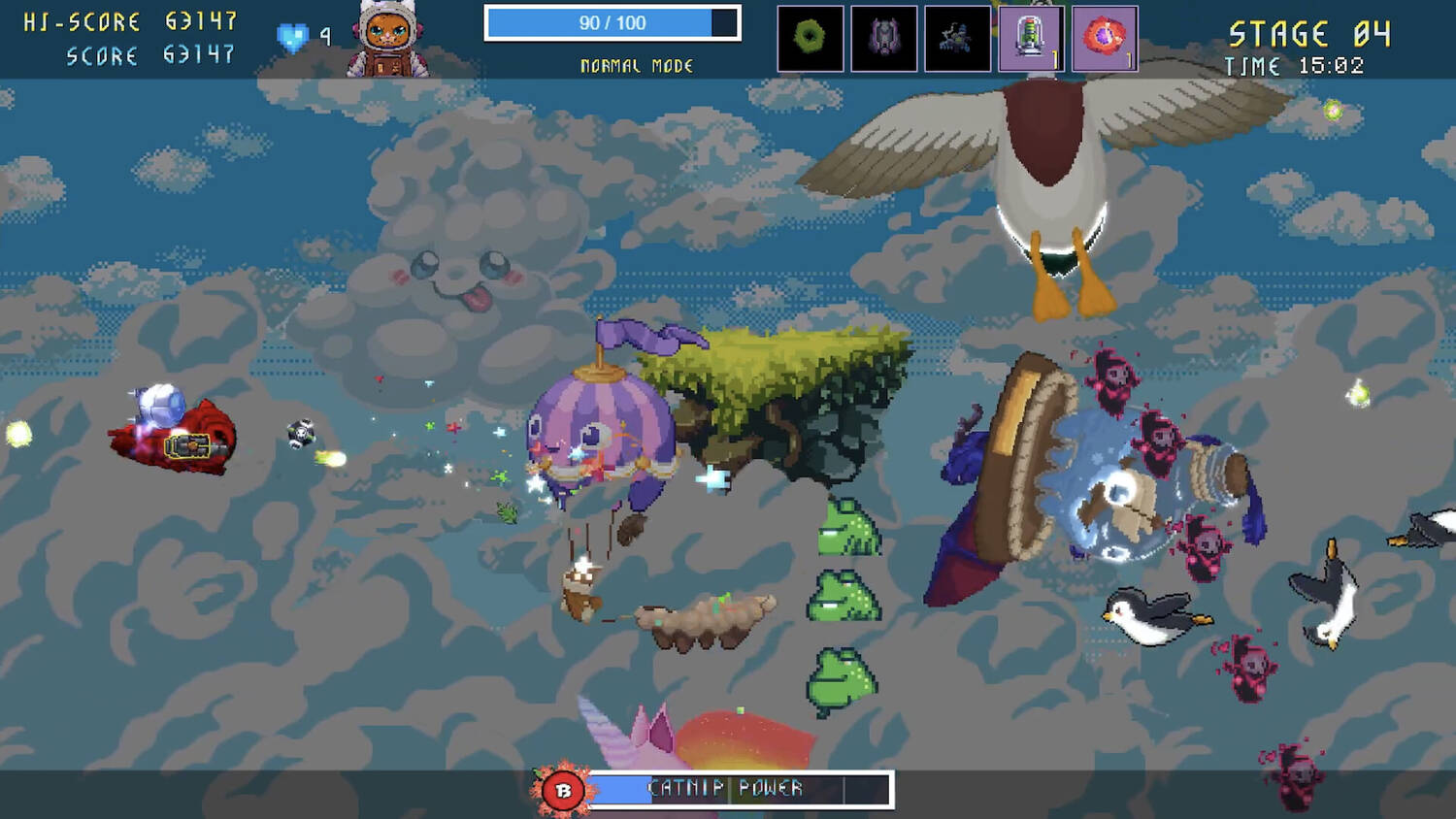Image resolution: width=1456 pixels, height=819 pixels.
Task: Activate the green canister capsule item
Action: (1031, 39)
